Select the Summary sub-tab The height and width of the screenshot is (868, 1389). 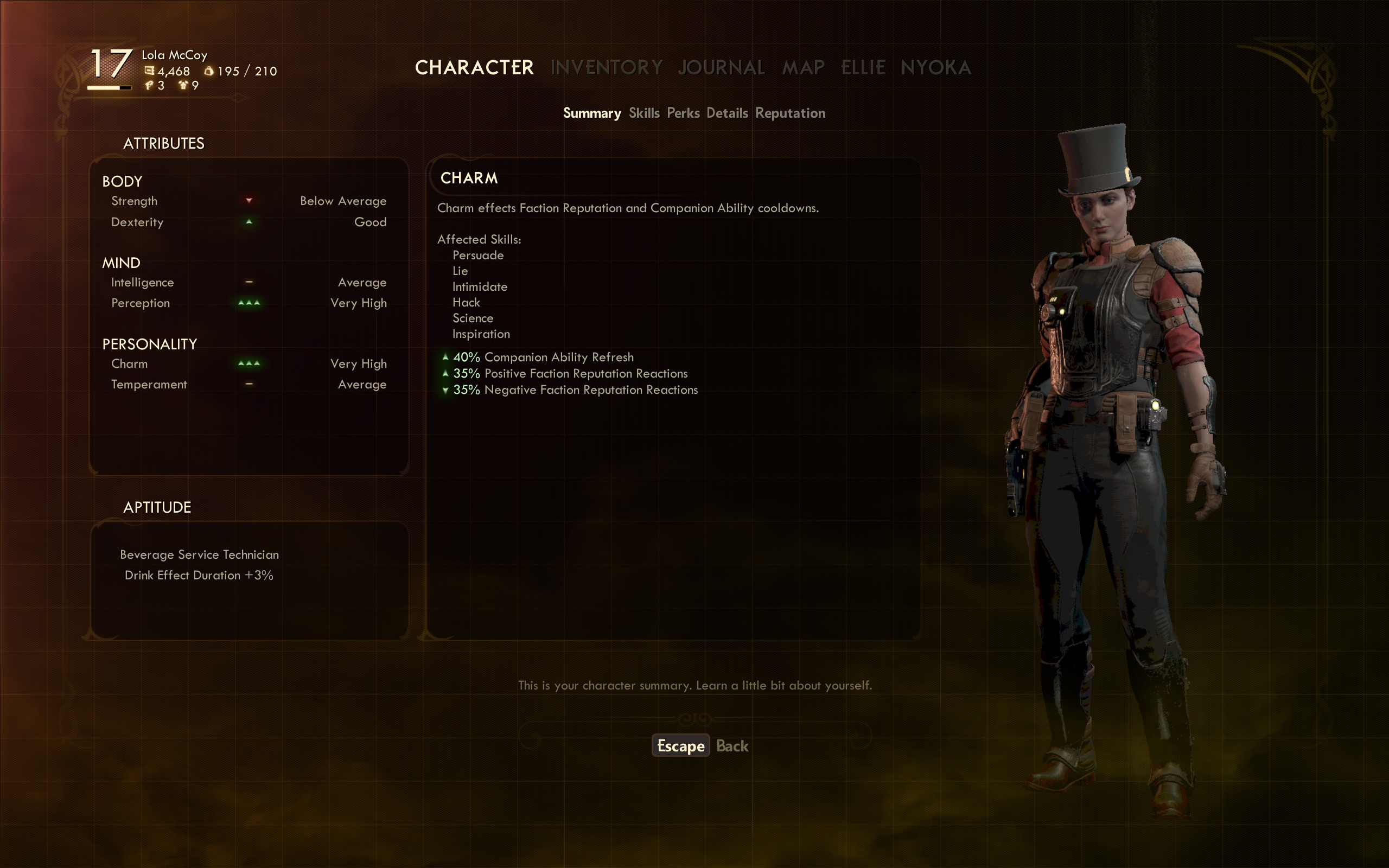pyautogui.click(x=592, y=113)
